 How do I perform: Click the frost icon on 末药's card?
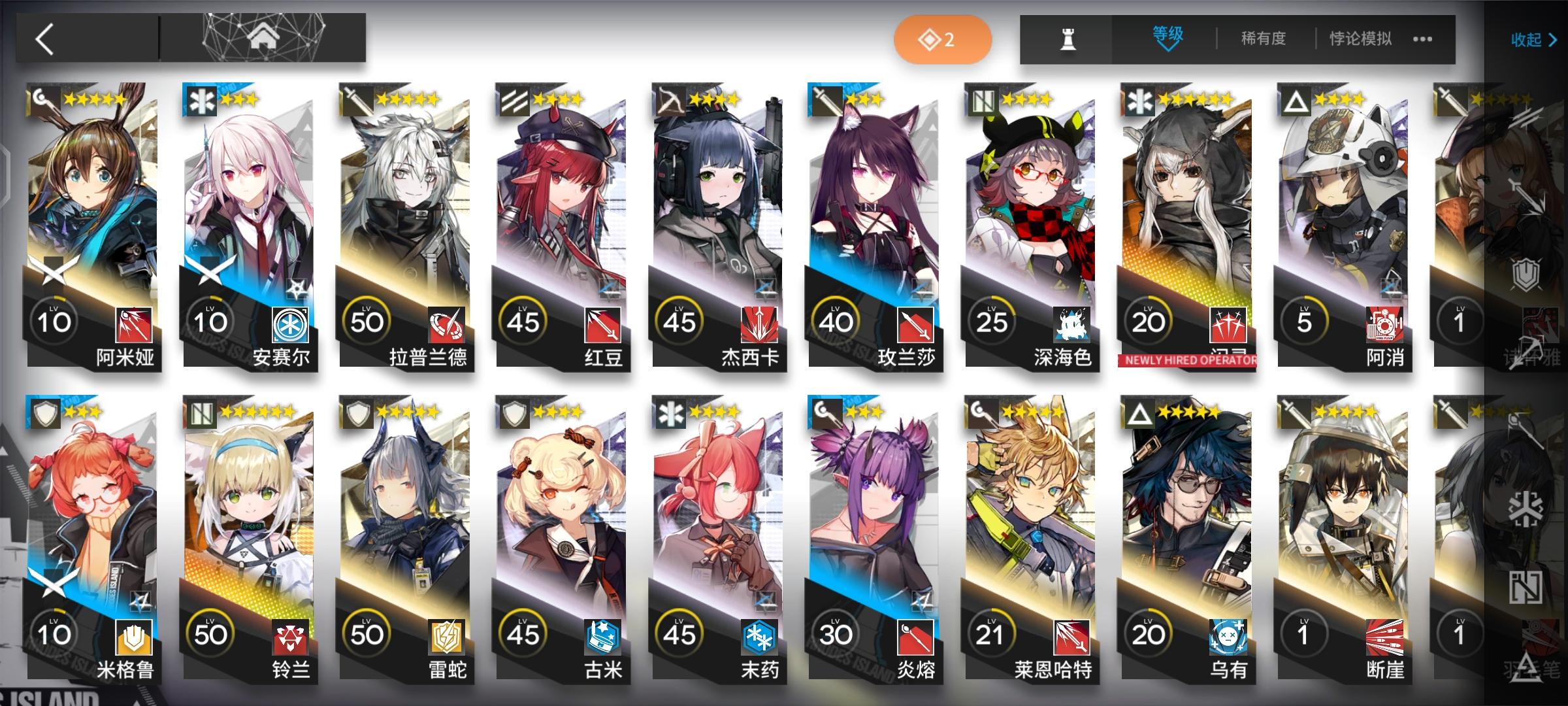tap(759, 637)
